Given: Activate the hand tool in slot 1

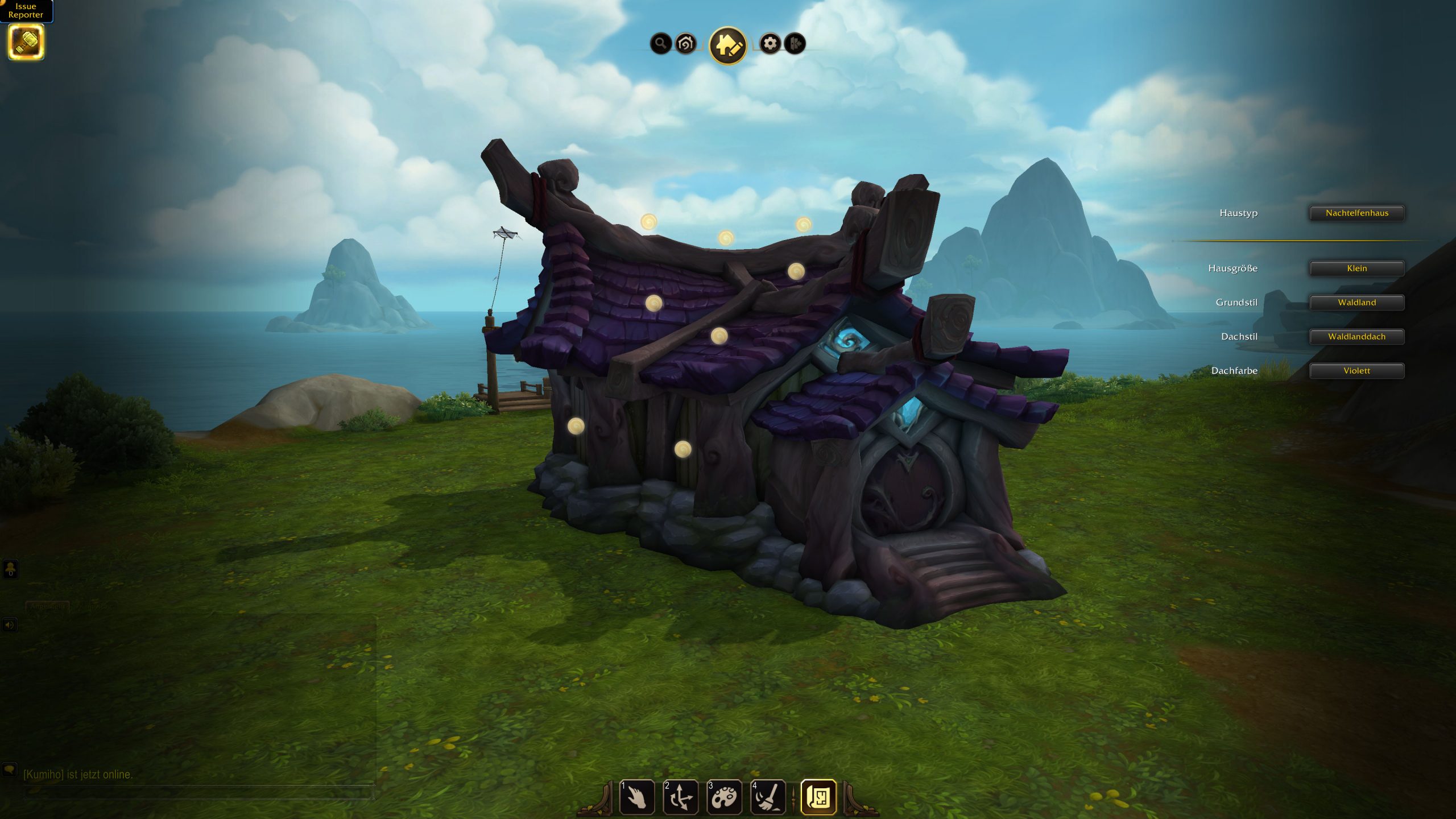Looking at the screenshot, I should click(637, 797).
